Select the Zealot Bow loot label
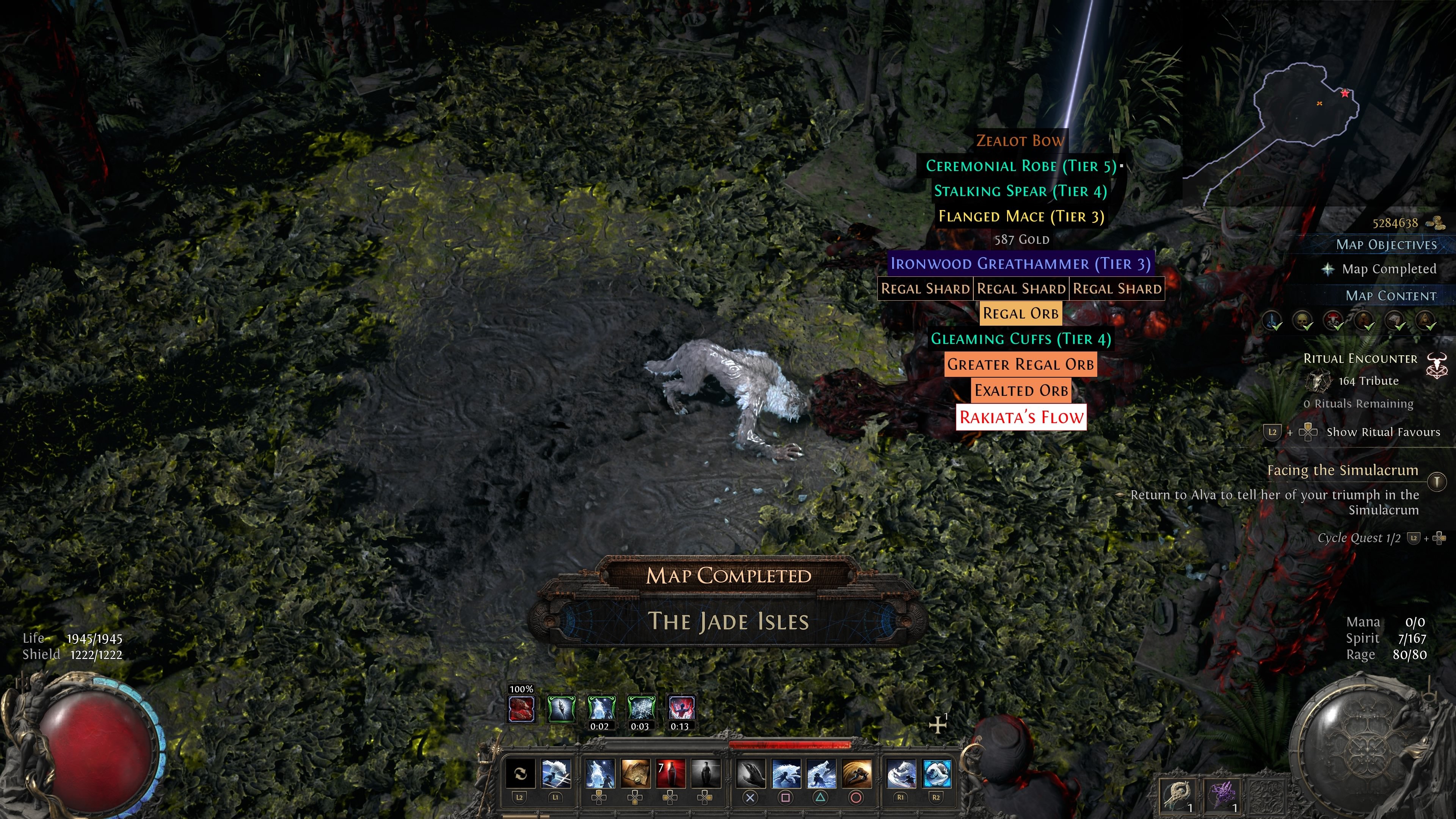 pos(1020,140)
